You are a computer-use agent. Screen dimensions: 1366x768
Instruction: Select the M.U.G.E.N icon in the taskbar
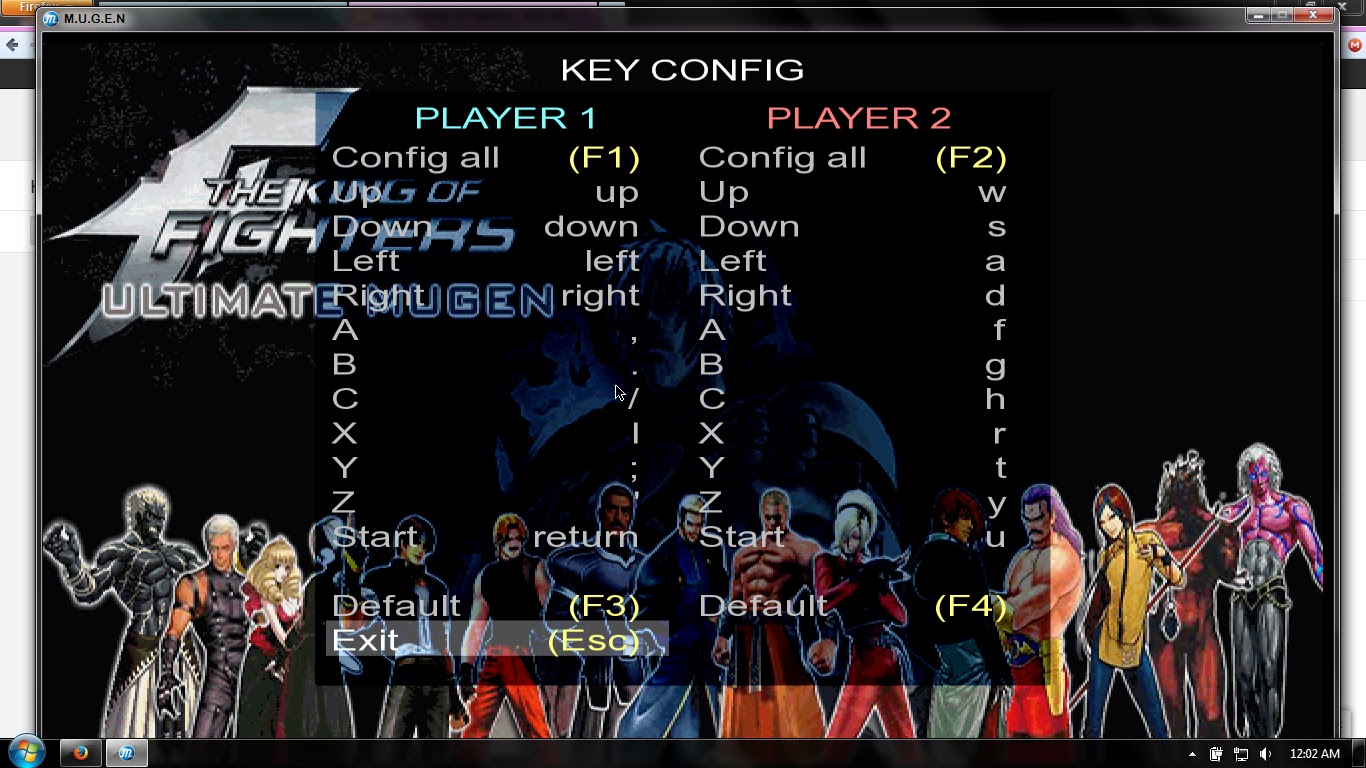pyautogui.click(x=126, y=752)
